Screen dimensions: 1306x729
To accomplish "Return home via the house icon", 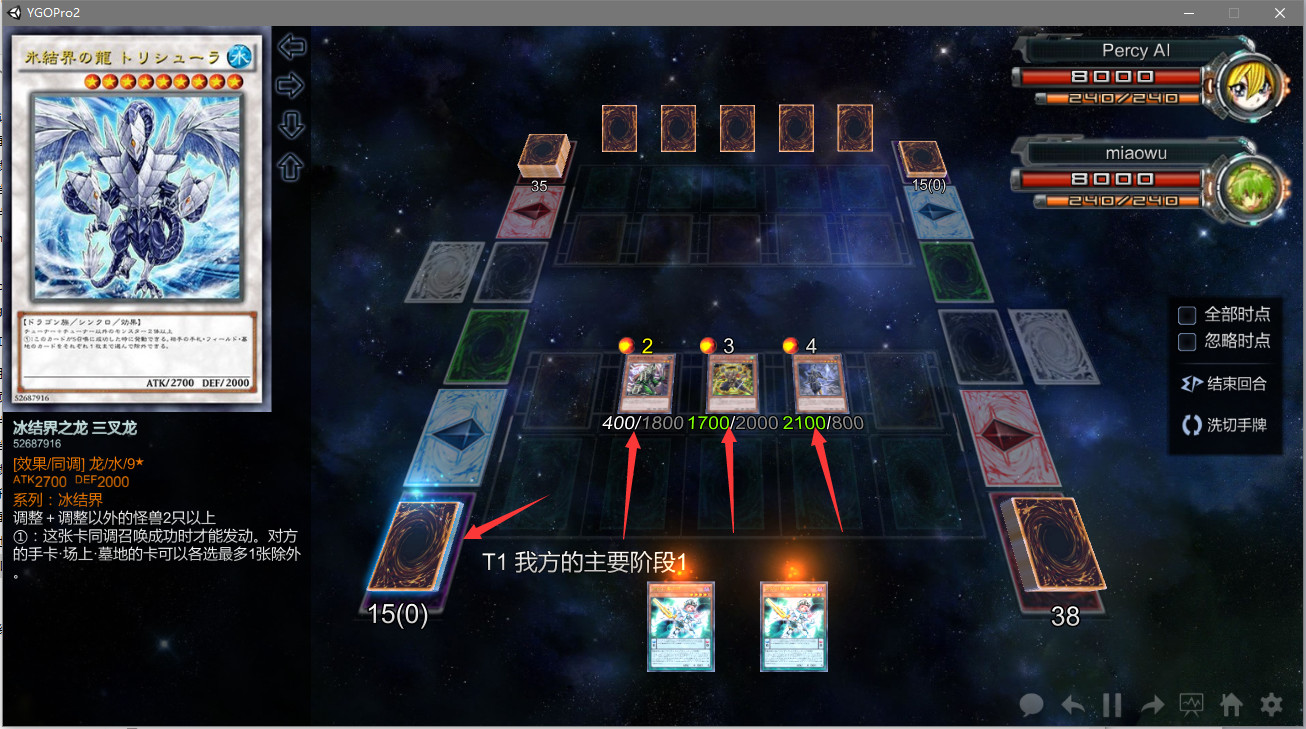I will point(1231,705).
